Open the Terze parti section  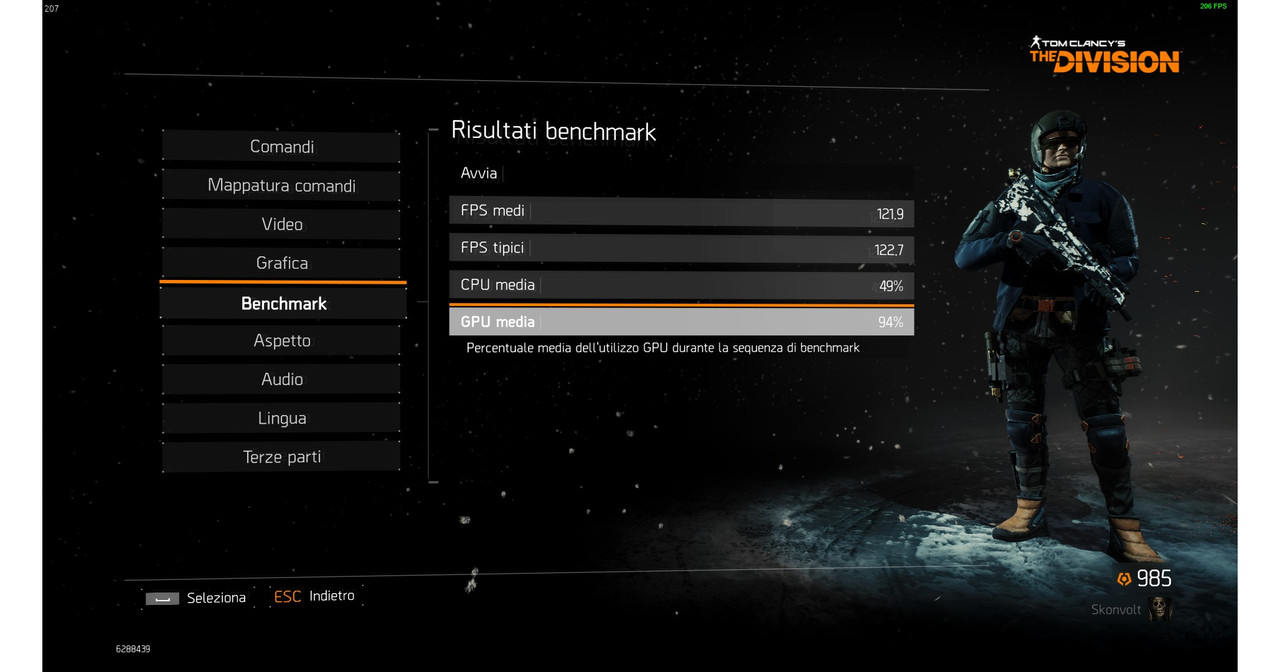pyautogui.click(x=282, y=457)
